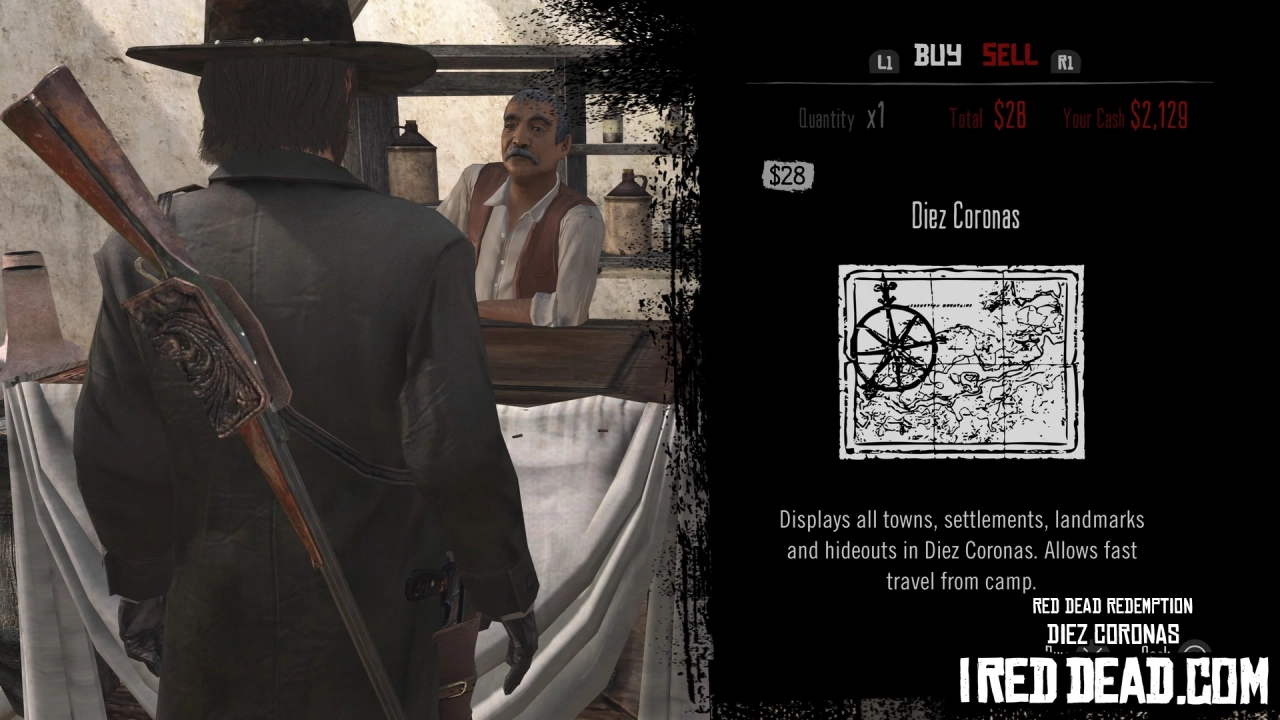Screen dimensions: 1280x720
Task: Increase the Quantity x1 value
Action: [878, 117]
